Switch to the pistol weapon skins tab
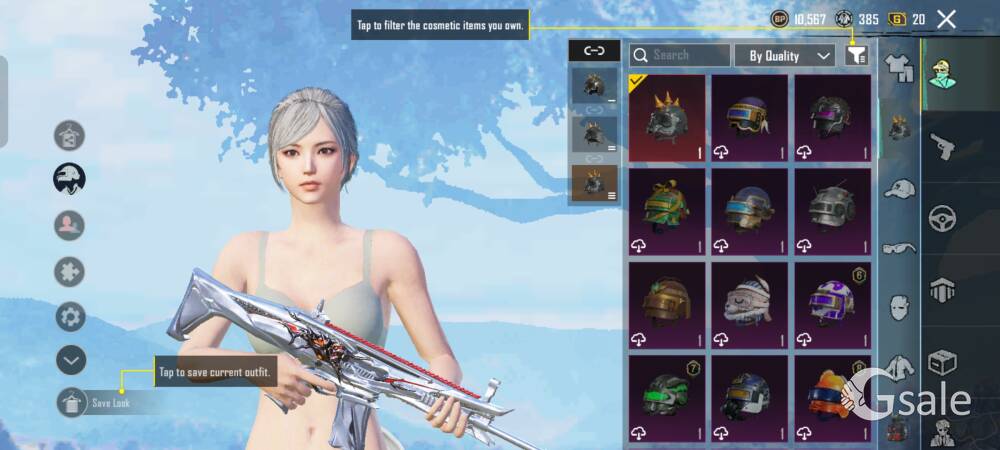The height and width of the screenshot is (450, 1000). [942, 148]
